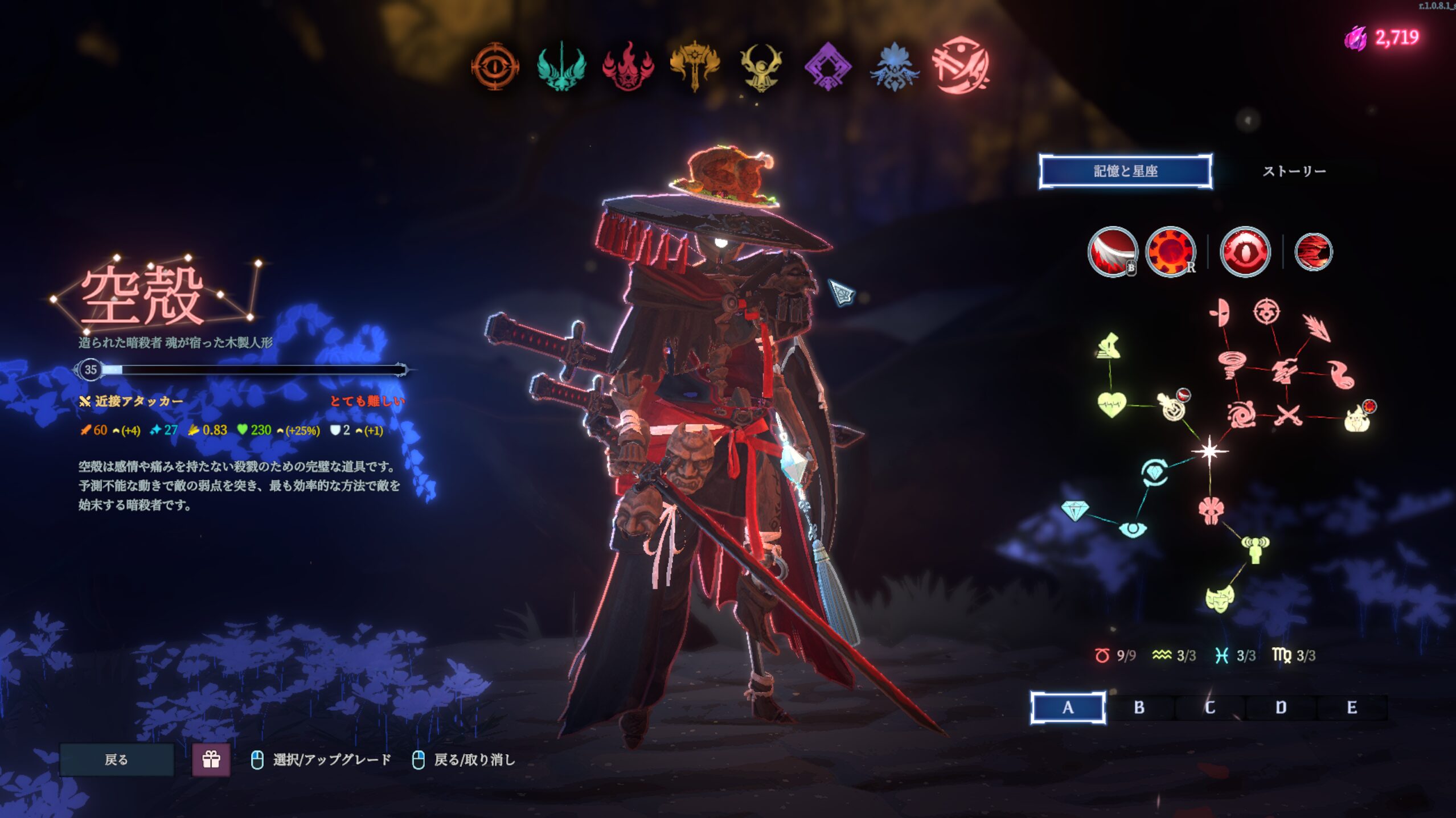
Task: Choose loadout preset E
Action: click(1352, 708)
